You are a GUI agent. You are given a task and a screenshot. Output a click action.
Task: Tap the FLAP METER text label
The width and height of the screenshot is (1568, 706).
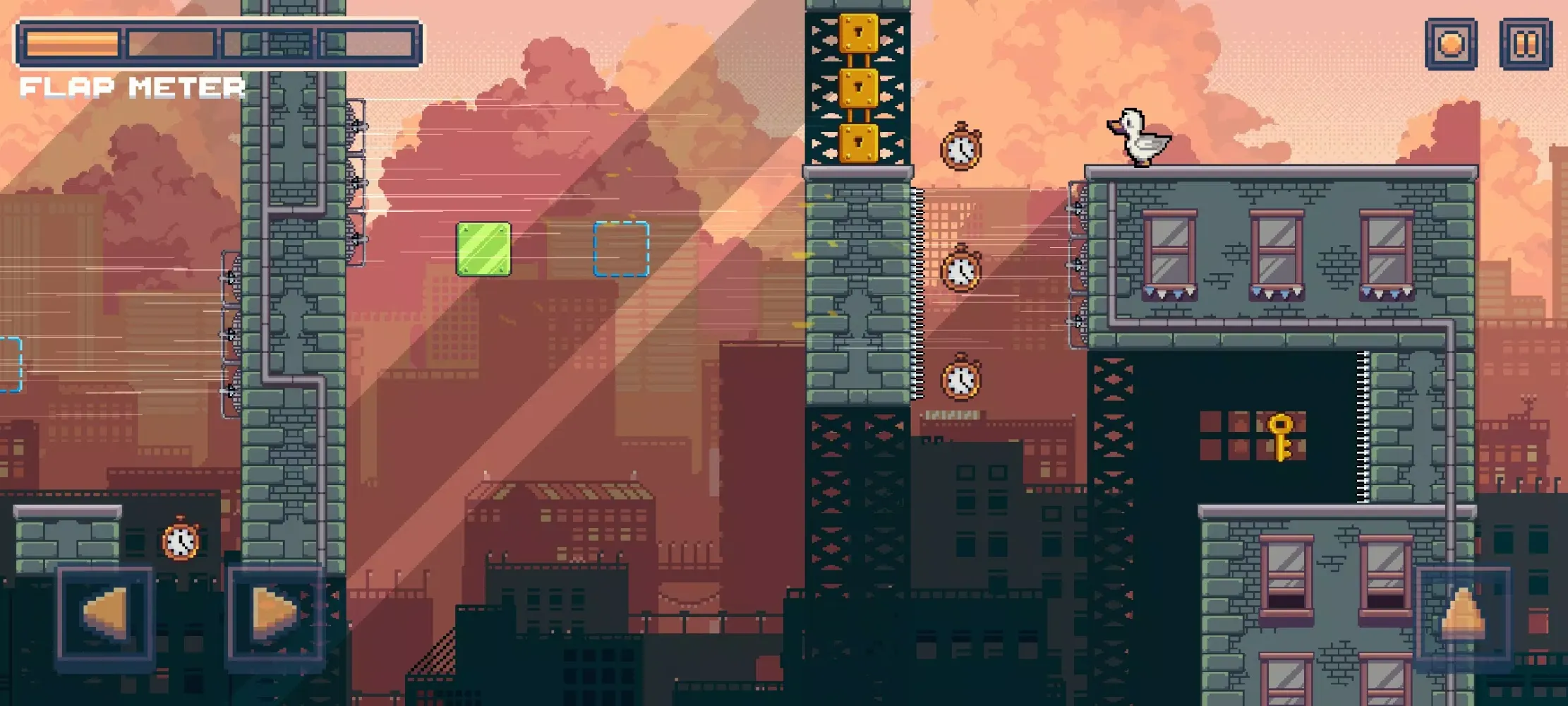(x=133, y=88)
